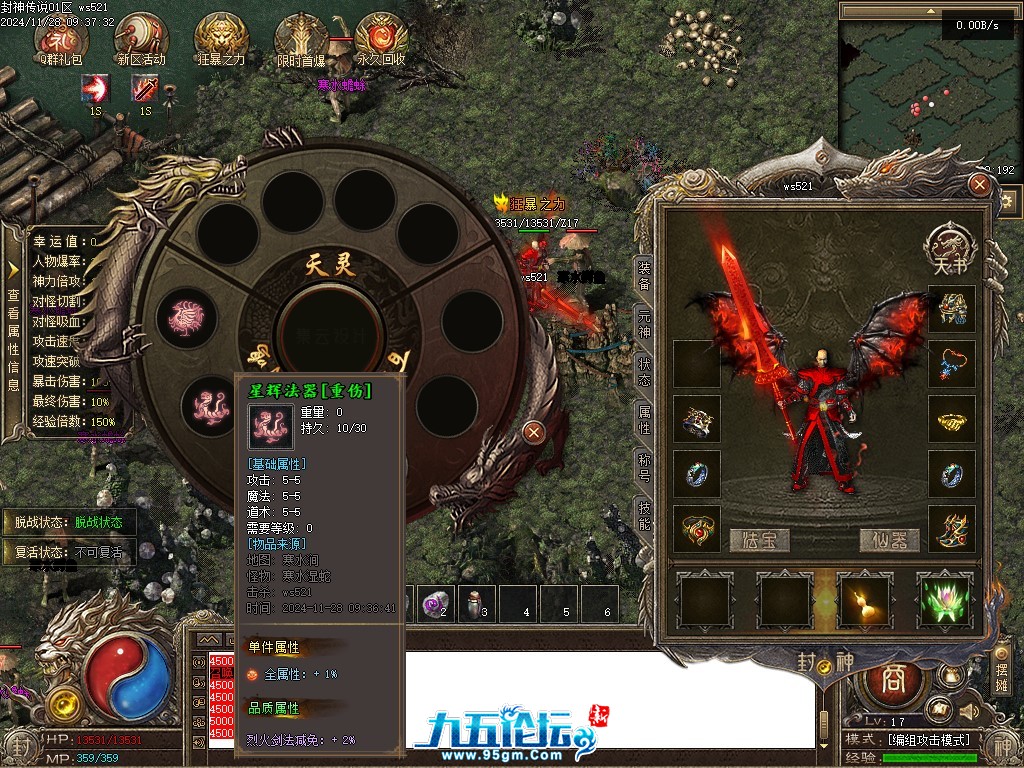1024x768 pixels.
Task: Switch to the 元神 tab
Action: [x=644, y=324]
